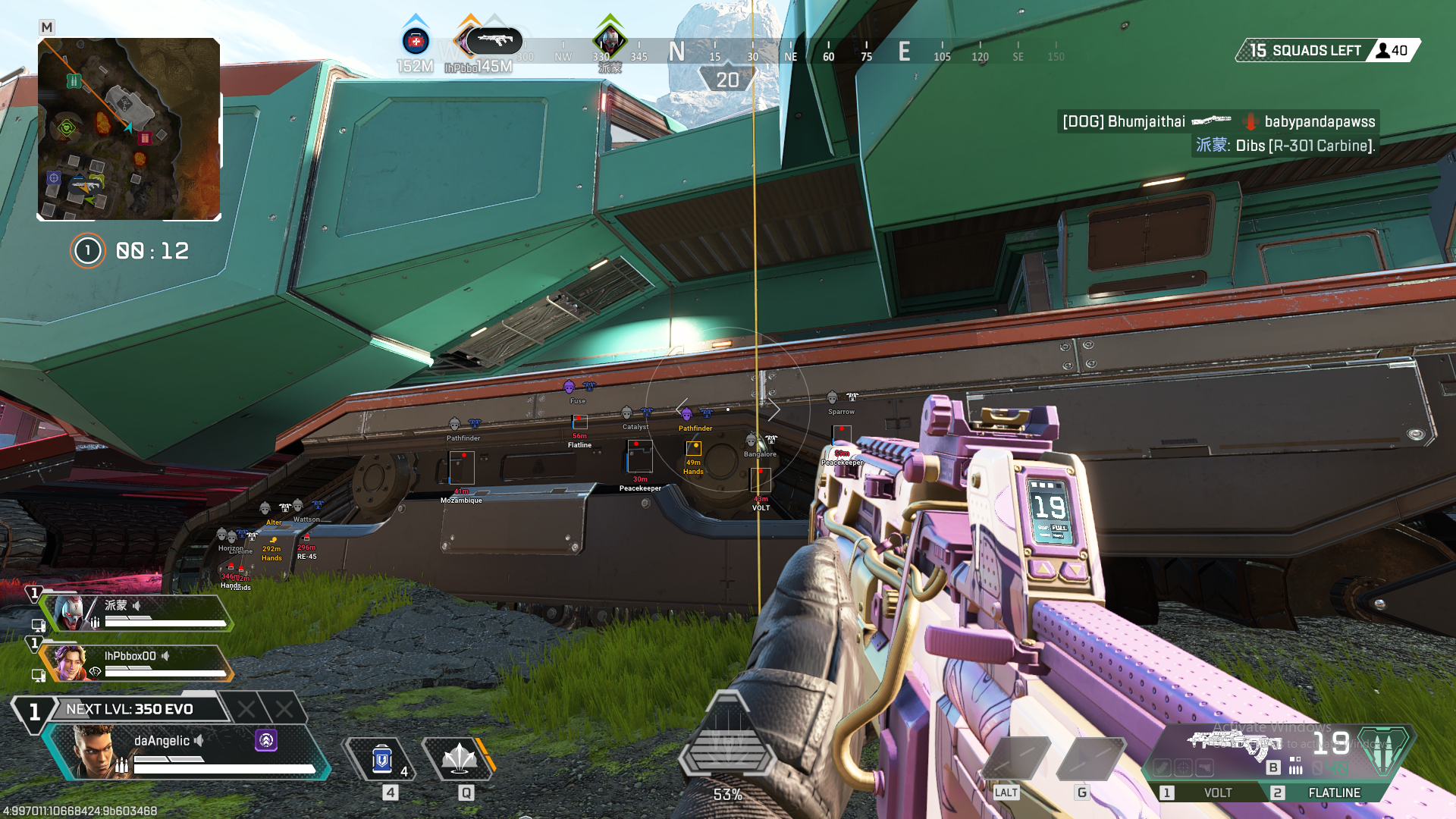Use the shield cell consumable slot
This screenshot has height=819, width=1456.
click(x=381, y=760)
